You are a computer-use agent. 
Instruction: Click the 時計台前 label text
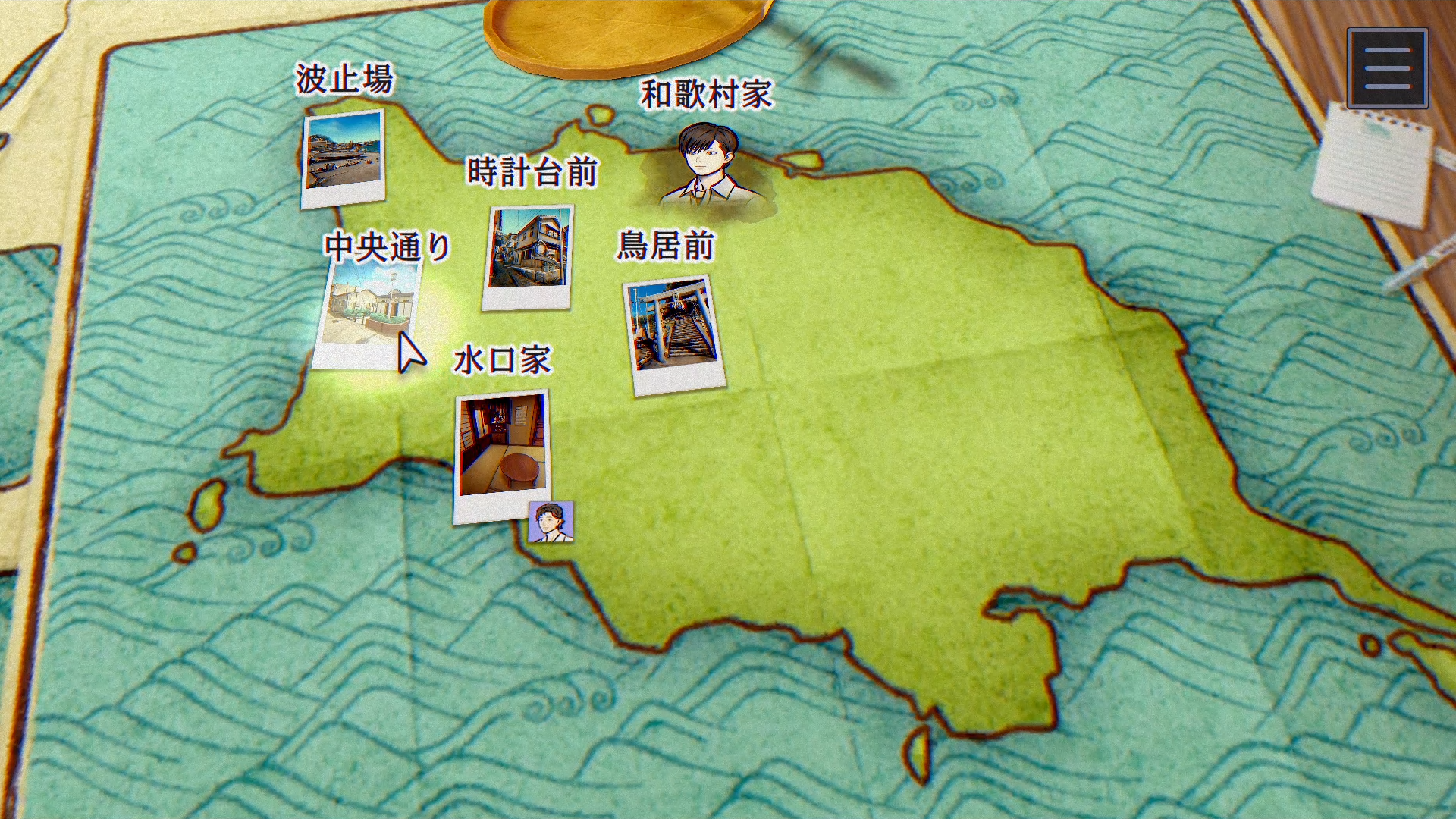(x=535, y=173)
